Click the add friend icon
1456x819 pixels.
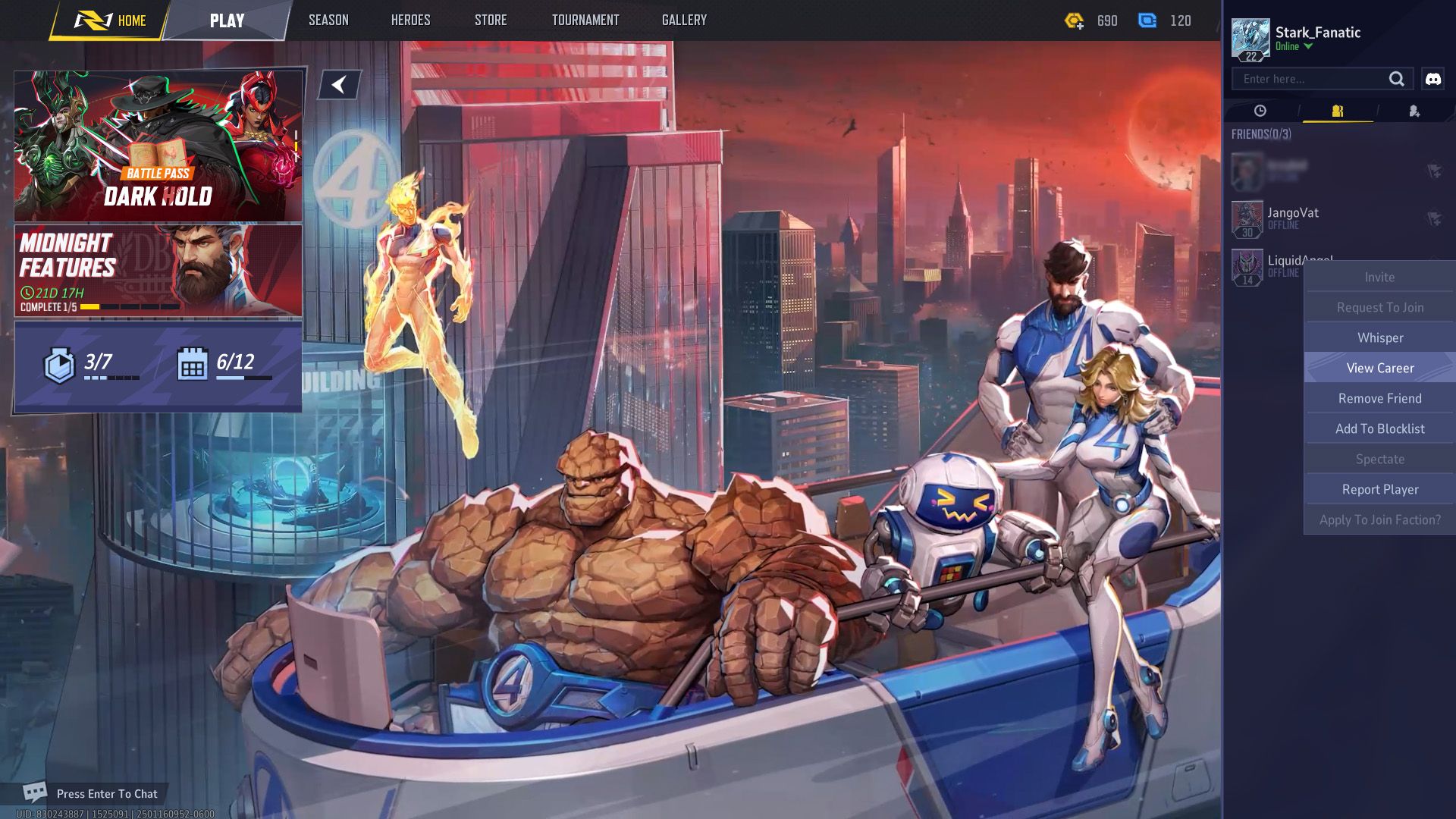coord(1414,111)
